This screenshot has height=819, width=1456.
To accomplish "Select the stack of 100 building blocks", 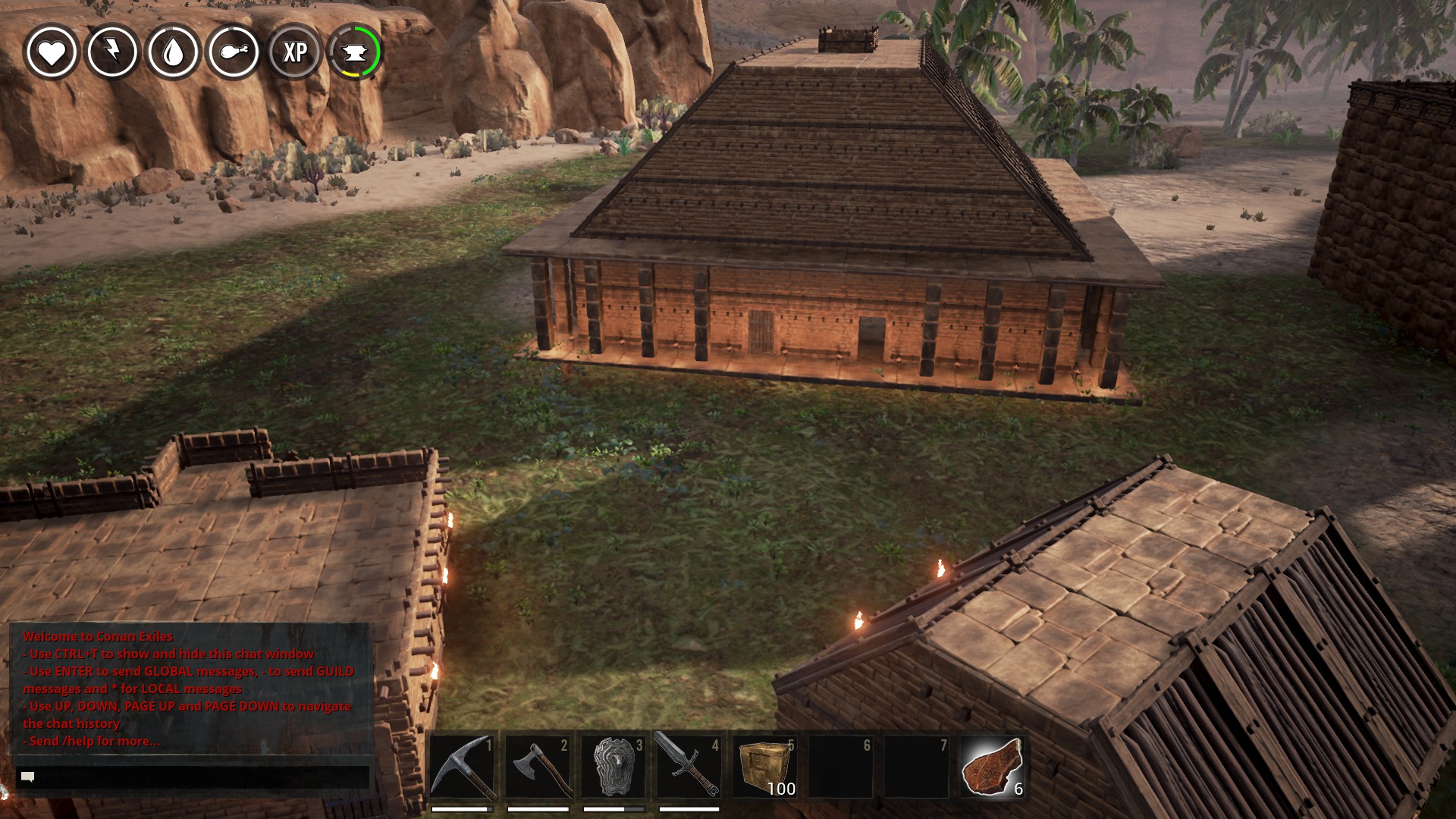I will click(765, 767).
